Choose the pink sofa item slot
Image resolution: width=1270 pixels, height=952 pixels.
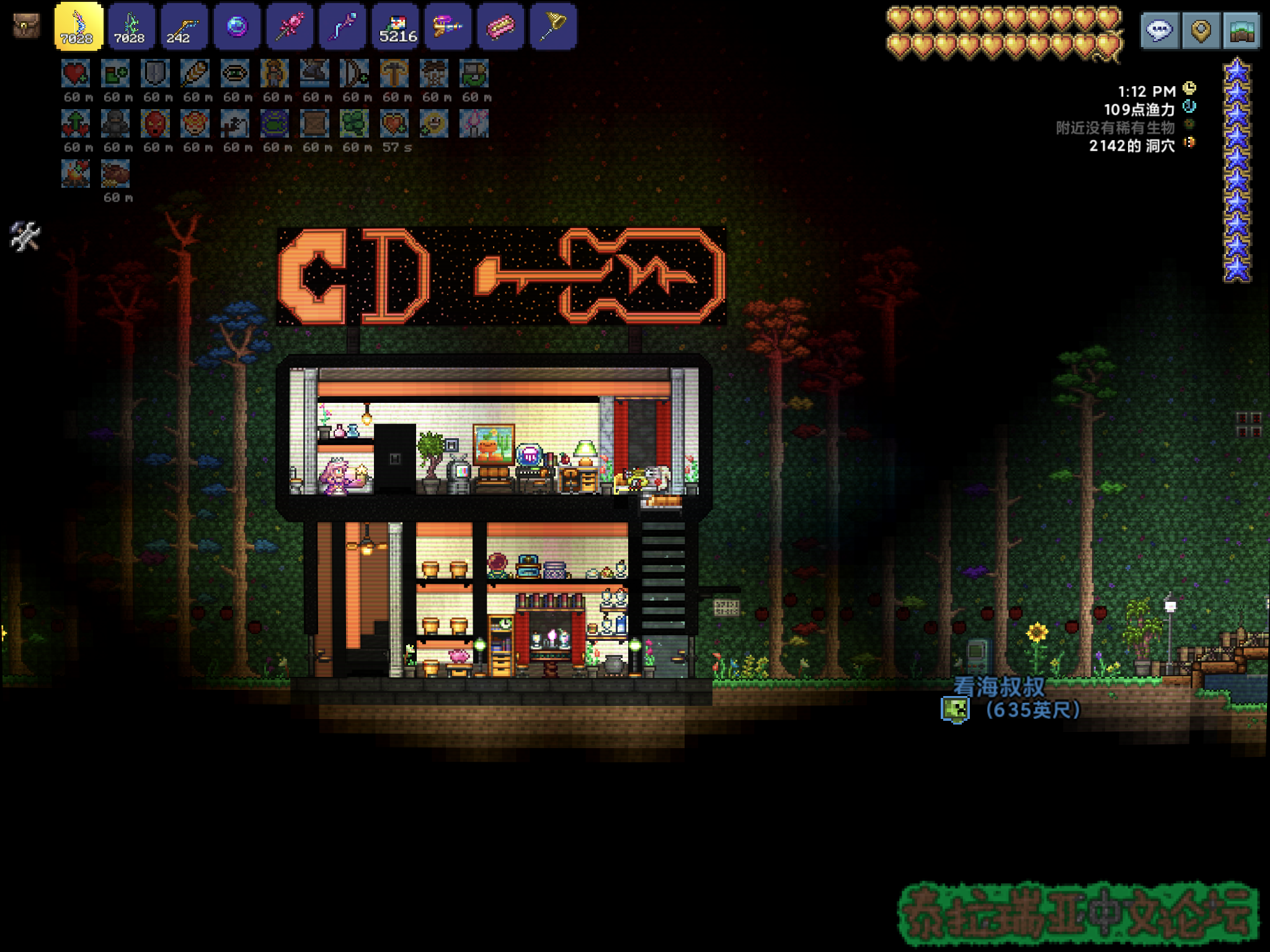click(x=500, y=26)
